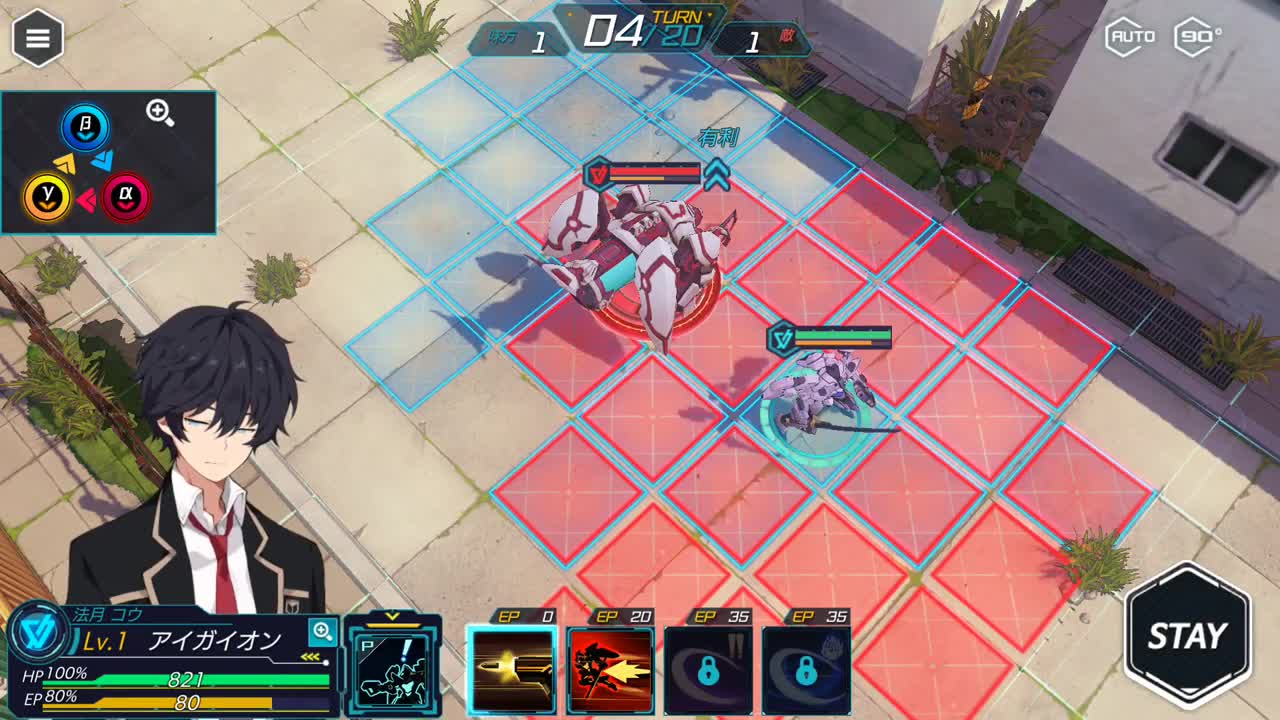Select the bullet shot skill costing 0 EP
This screenshot has width=1280, height=720.
(x=512, y=670)
